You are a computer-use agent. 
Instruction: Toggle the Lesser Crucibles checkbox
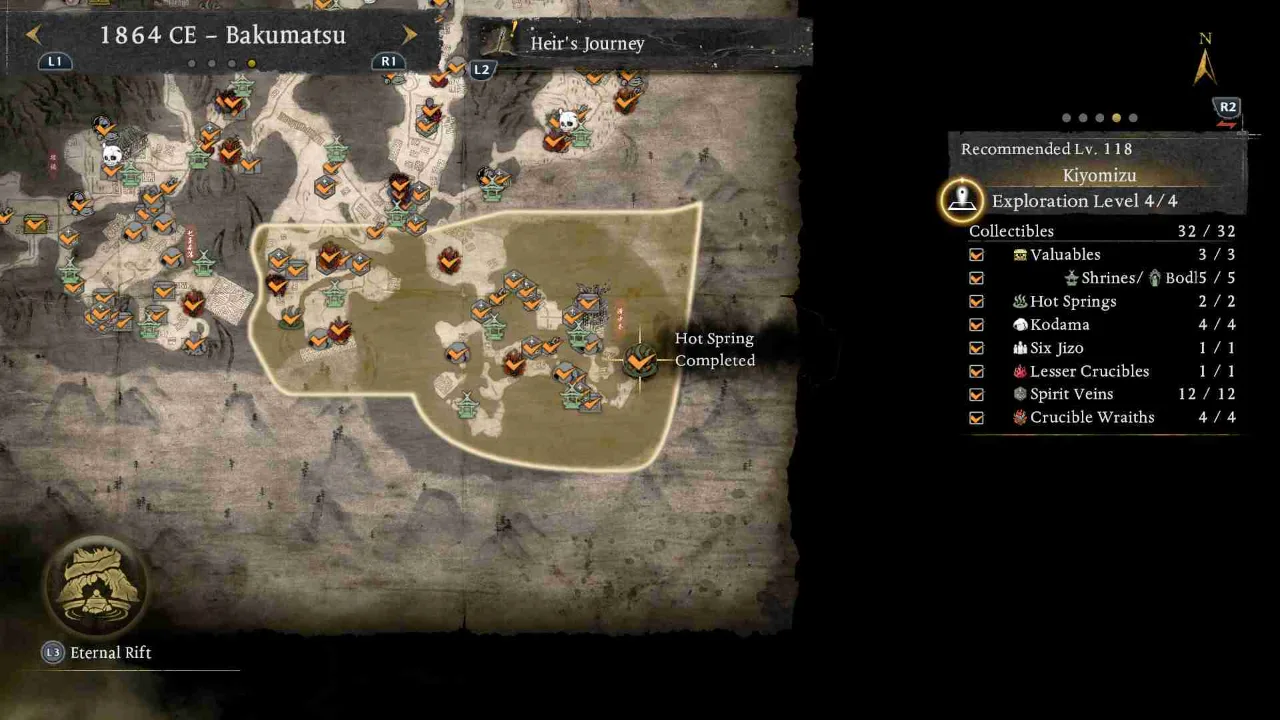click(976, 371)
